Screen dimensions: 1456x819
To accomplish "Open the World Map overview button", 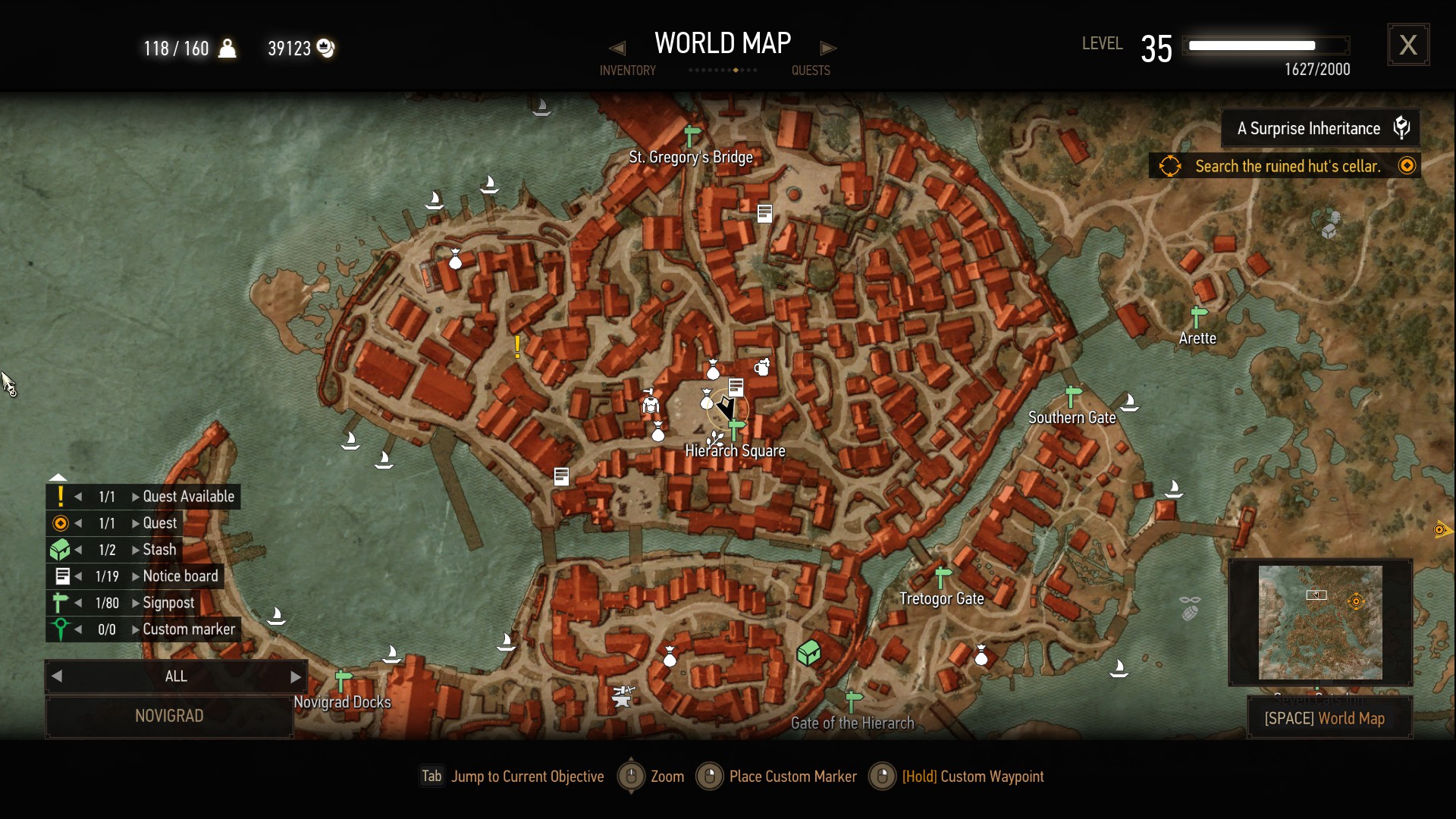I will [1324, 718].
